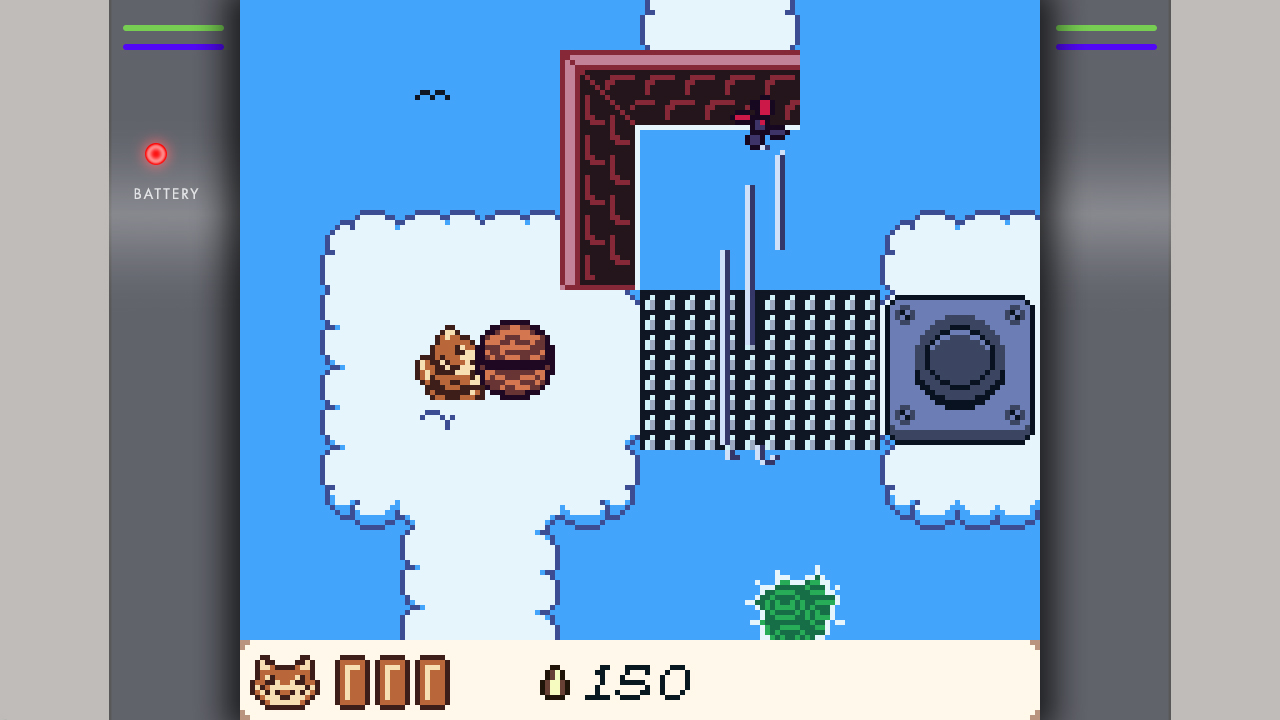Select the sleeping cat character sprite
Viewport: 1280px width, 720px height.
point(452,365)
